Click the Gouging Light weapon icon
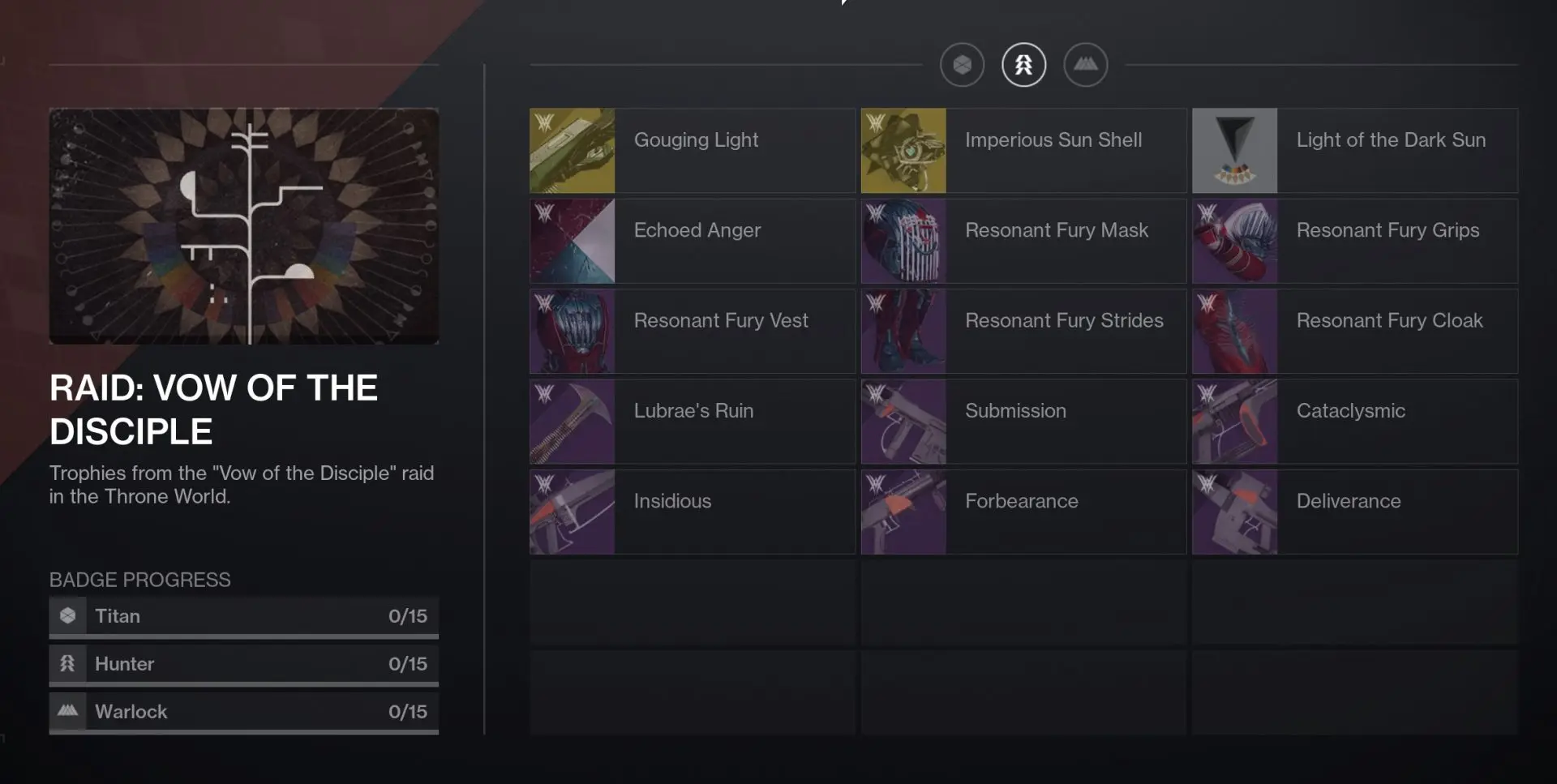1557x784 pixels. [572, 151]
